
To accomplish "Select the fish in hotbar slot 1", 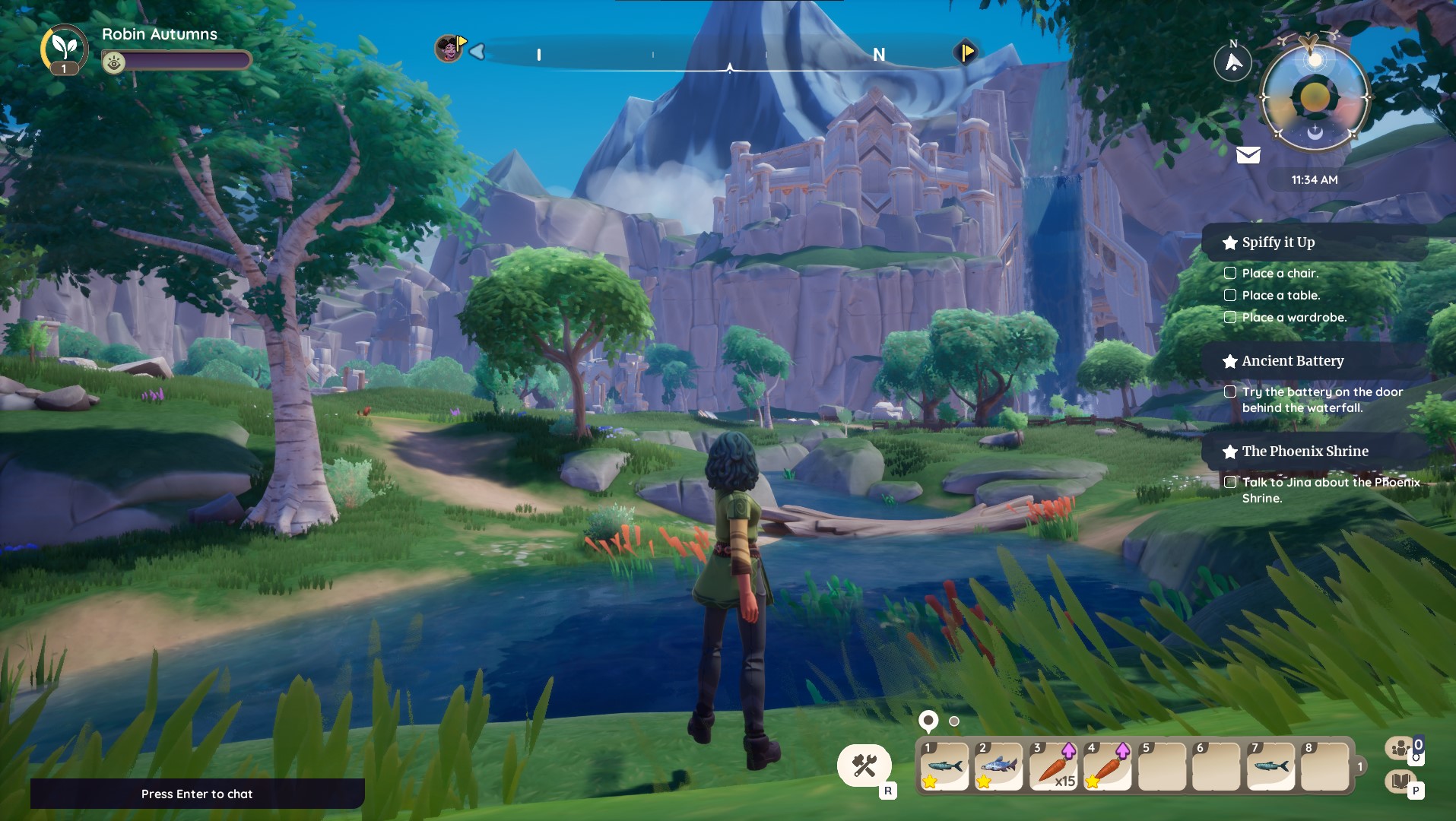I will 945,766.
